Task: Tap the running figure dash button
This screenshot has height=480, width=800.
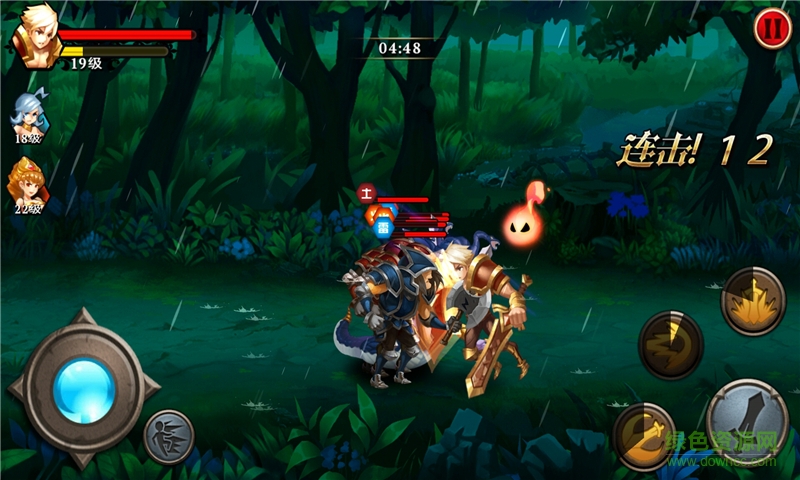Action: click(168, 437)
